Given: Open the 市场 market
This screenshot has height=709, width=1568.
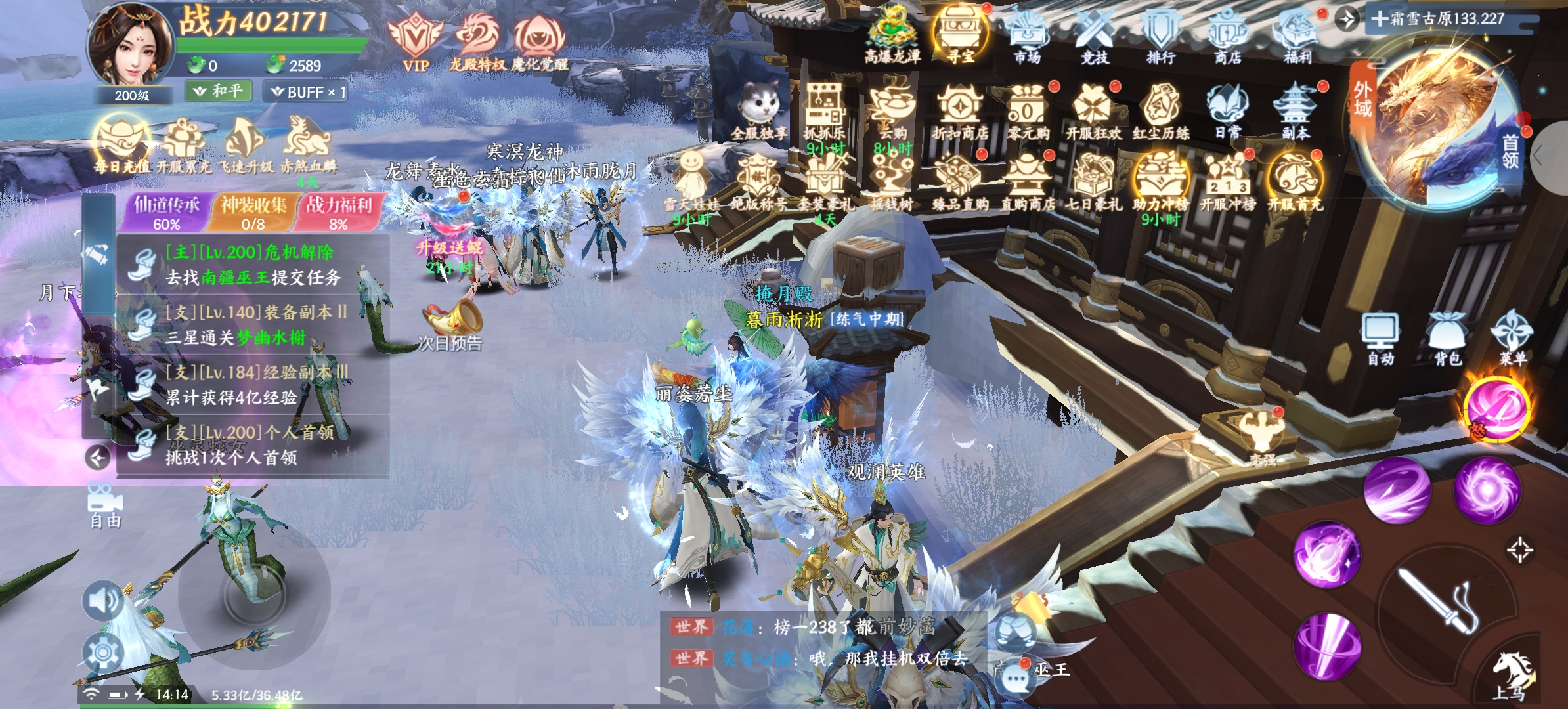Looking at the screenshot, I should click(1027, 36).
